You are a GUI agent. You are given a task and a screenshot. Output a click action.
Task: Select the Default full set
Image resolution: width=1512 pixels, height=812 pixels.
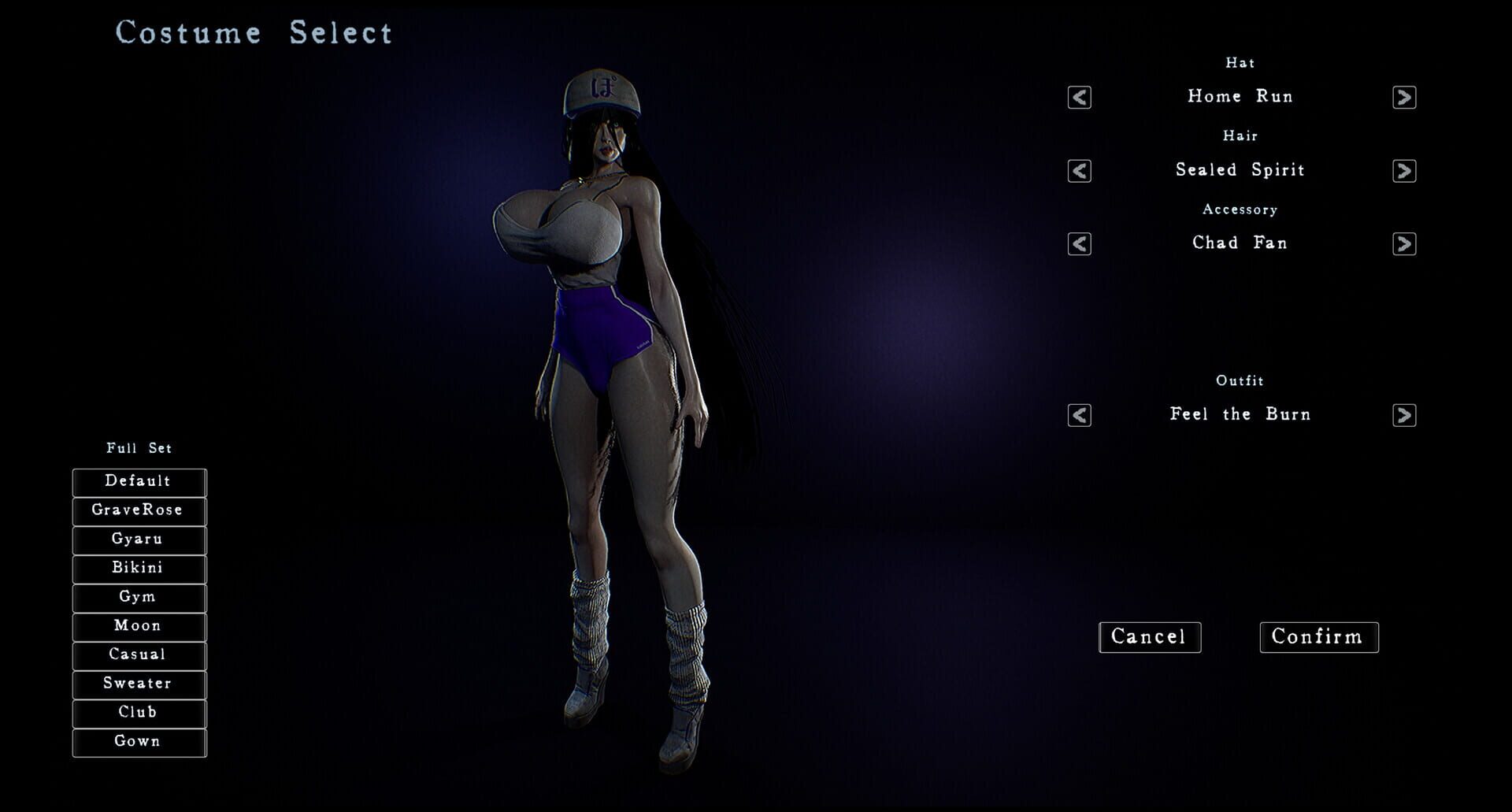pos(139,481)
